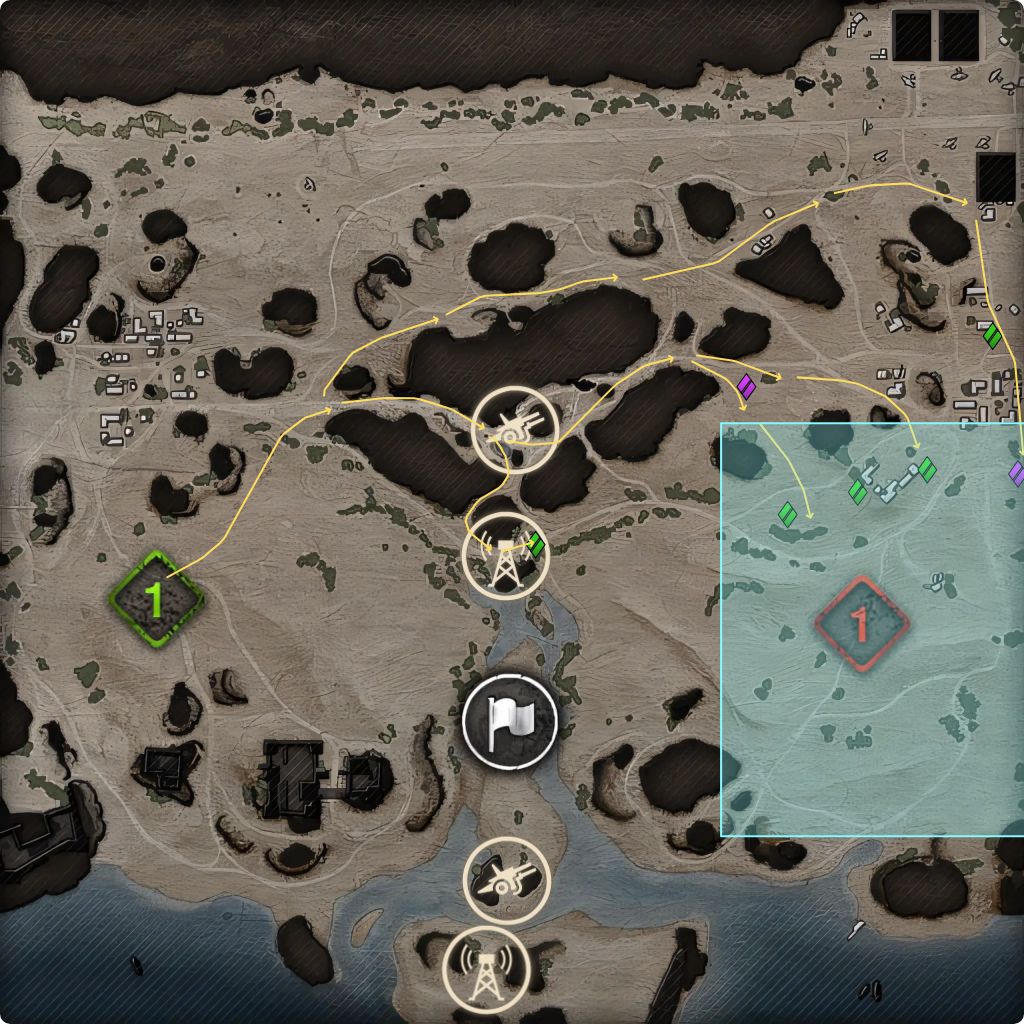The height and width of the screenshot is (1024, 1024).
Task: Select the radio tower marker on the southern island
Action: (485, 968)
